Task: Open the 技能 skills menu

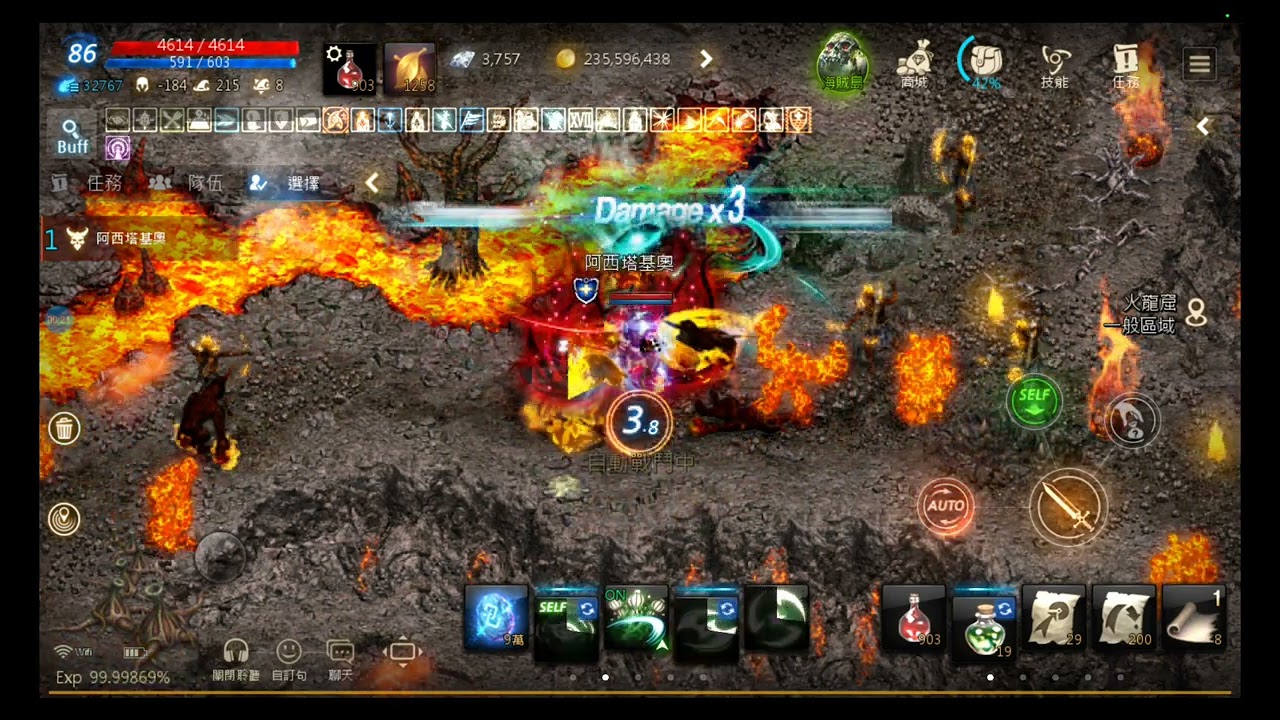Action: tap(1055, 64)
